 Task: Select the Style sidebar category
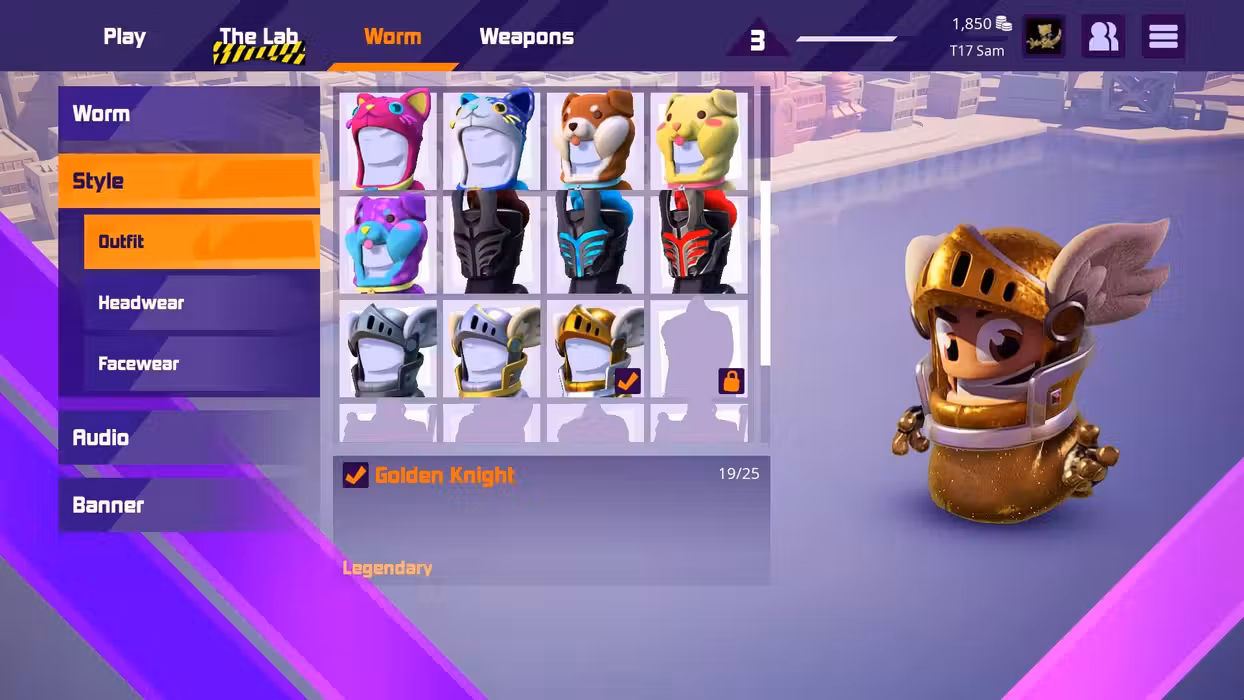tap(189, 181)
